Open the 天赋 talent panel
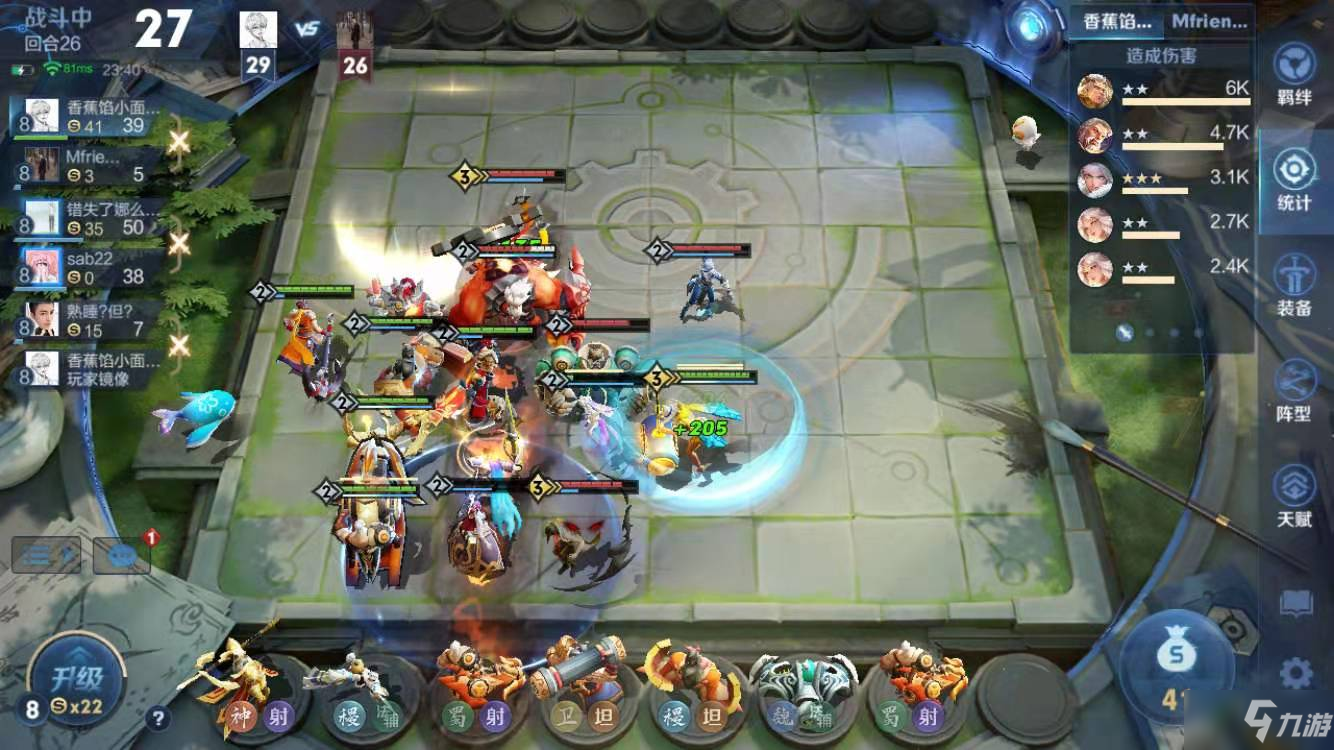Screen dimensions: 1334x750 tap(1294, 495)
